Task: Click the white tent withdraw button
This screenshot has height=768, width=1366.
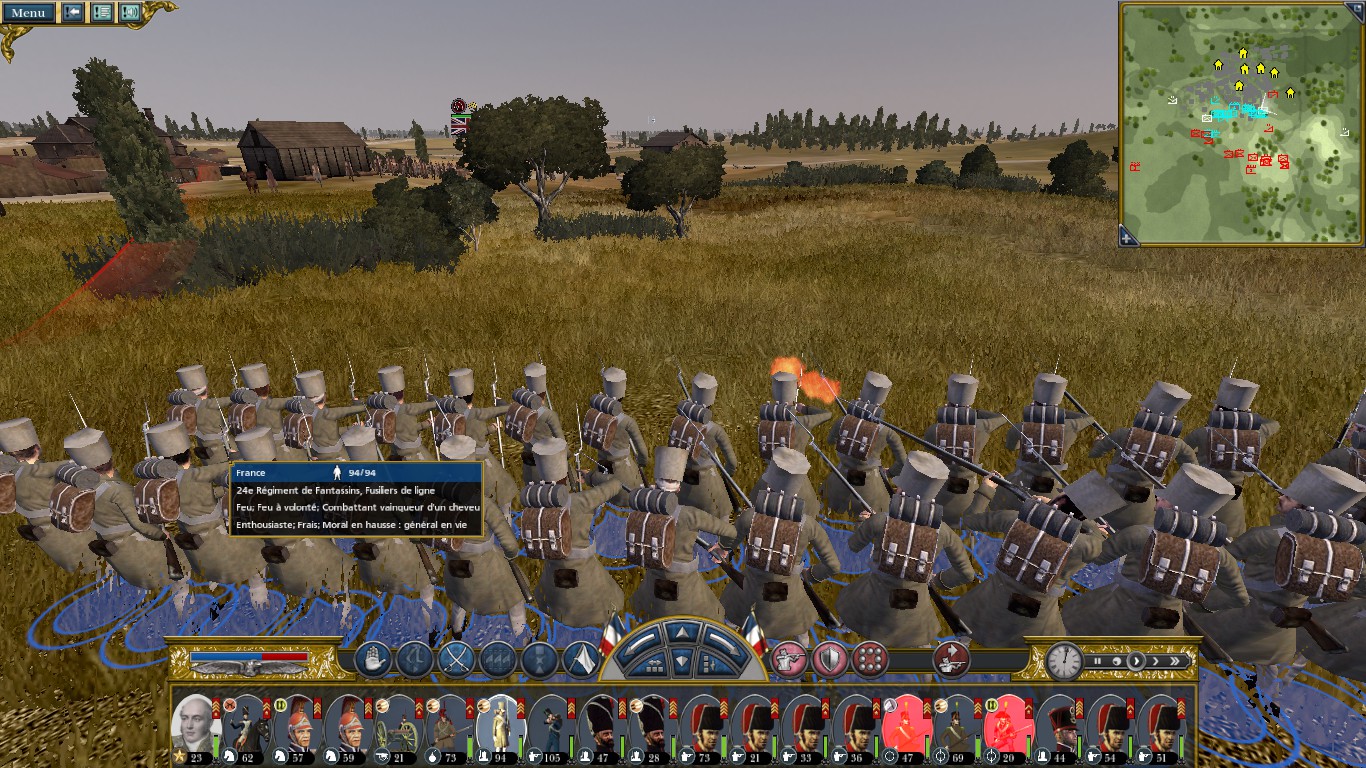Action: 582,660
